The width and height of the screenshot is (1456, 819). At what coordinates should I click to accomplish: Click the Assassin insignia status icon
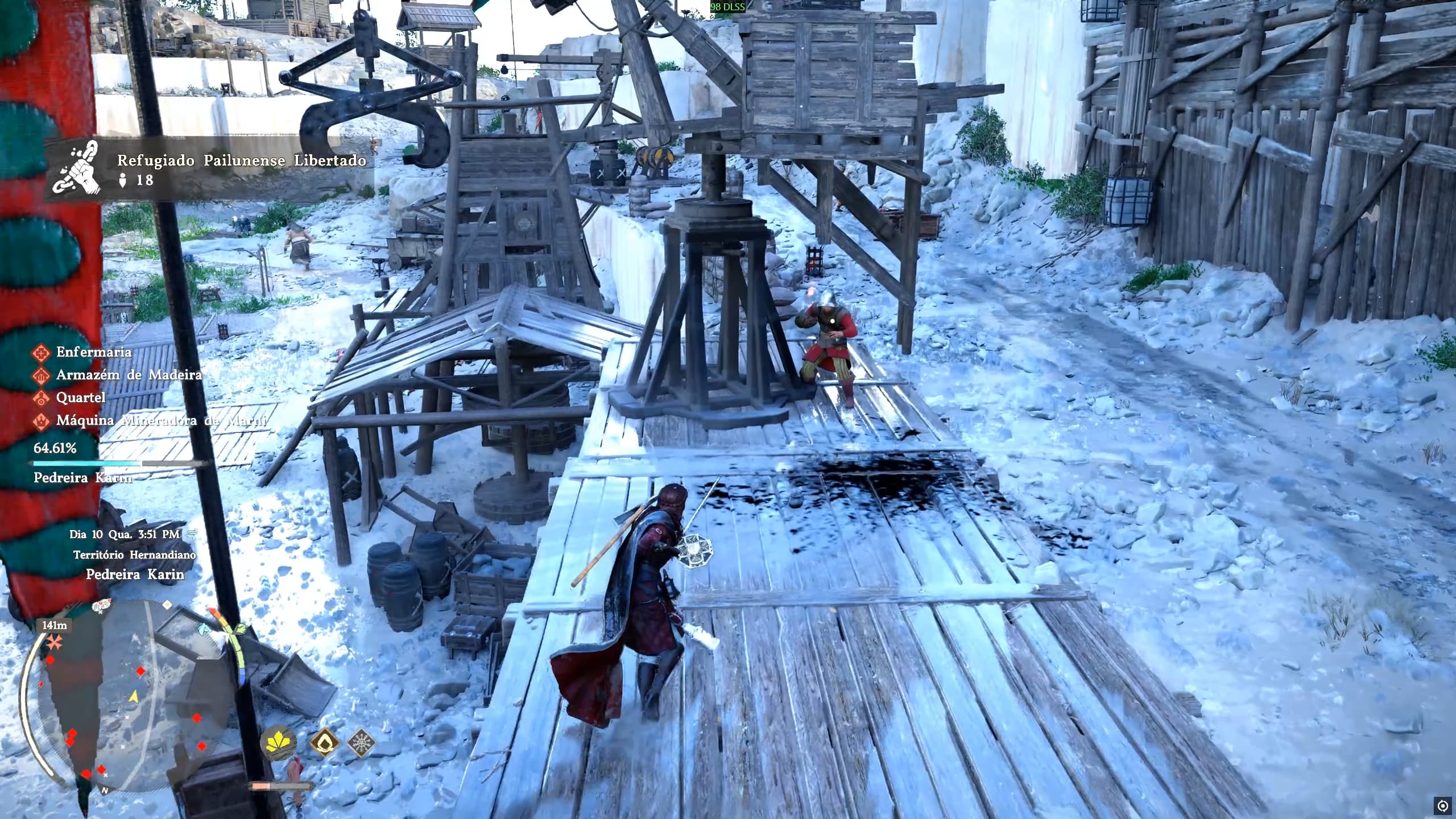(324, 741)
